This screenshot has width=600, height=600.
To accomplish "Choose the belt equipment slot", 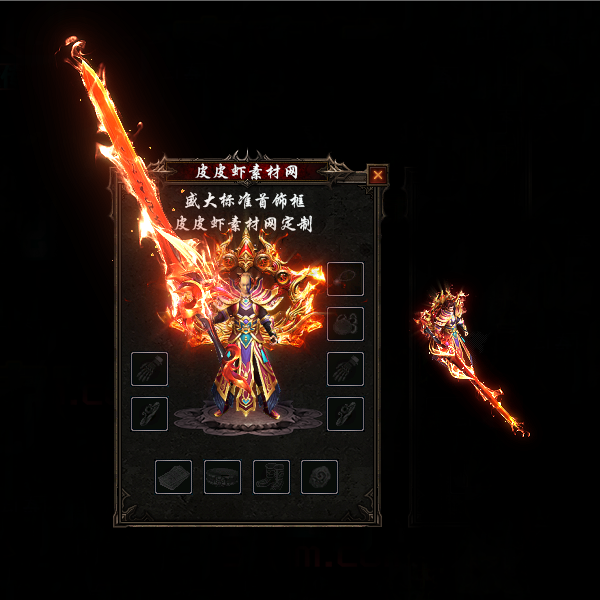I will (x=222, y=477).
